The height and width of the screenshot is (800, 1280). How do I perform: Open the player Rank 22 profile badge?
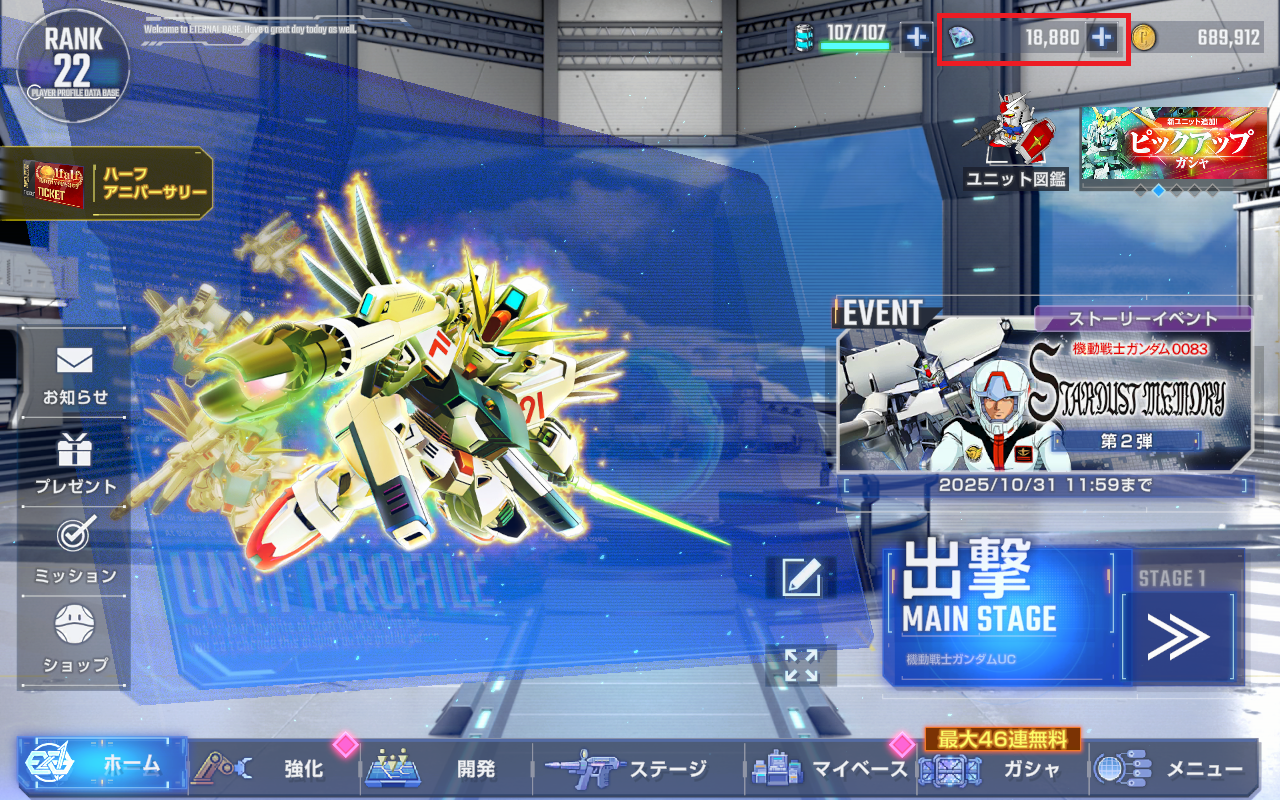point(72,63)
